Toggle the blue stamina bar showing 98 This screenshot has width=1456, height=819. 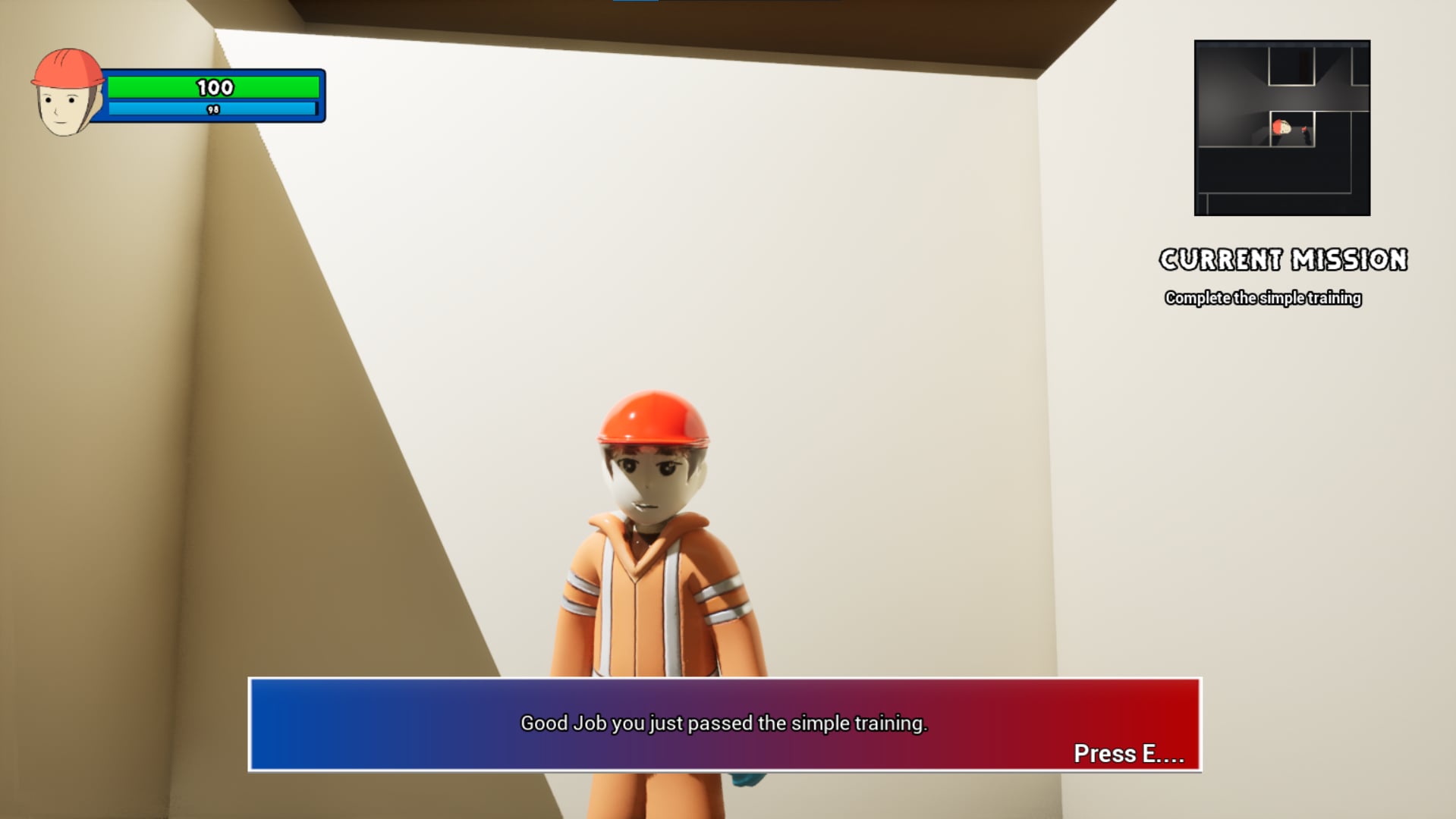[x=213, y=110]
